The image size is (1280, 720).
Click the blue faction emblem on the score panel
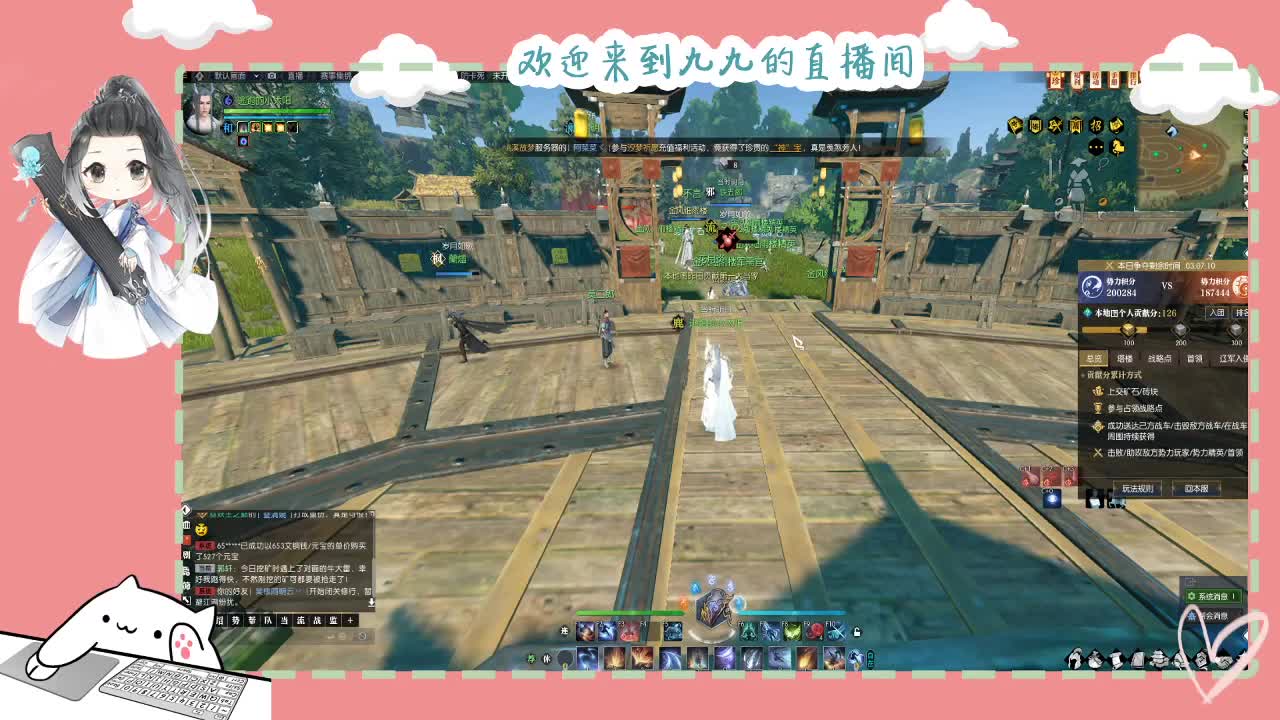point(1092,287)
